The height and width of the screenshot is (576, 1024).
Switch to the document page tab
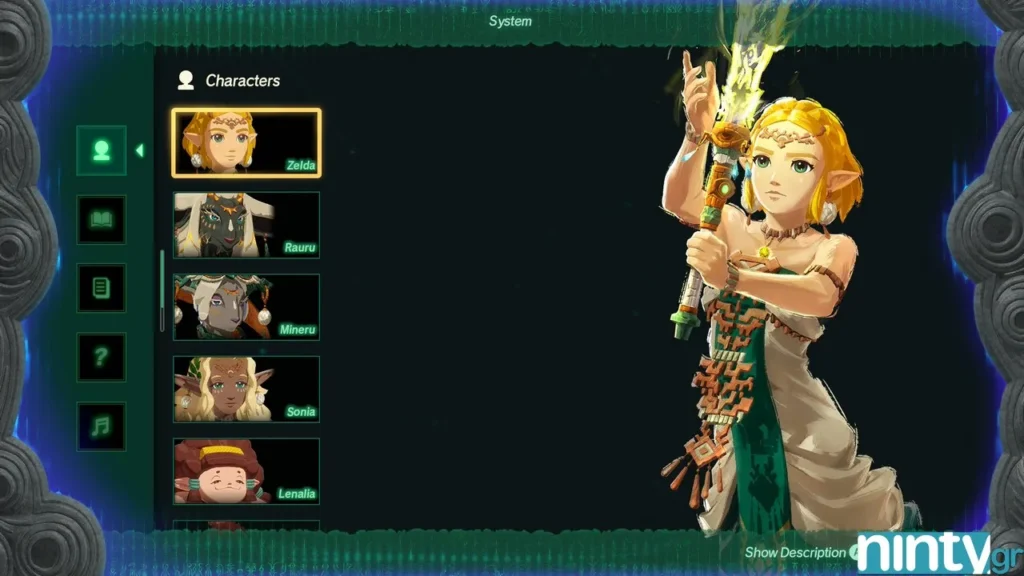(x=101, y=288)
